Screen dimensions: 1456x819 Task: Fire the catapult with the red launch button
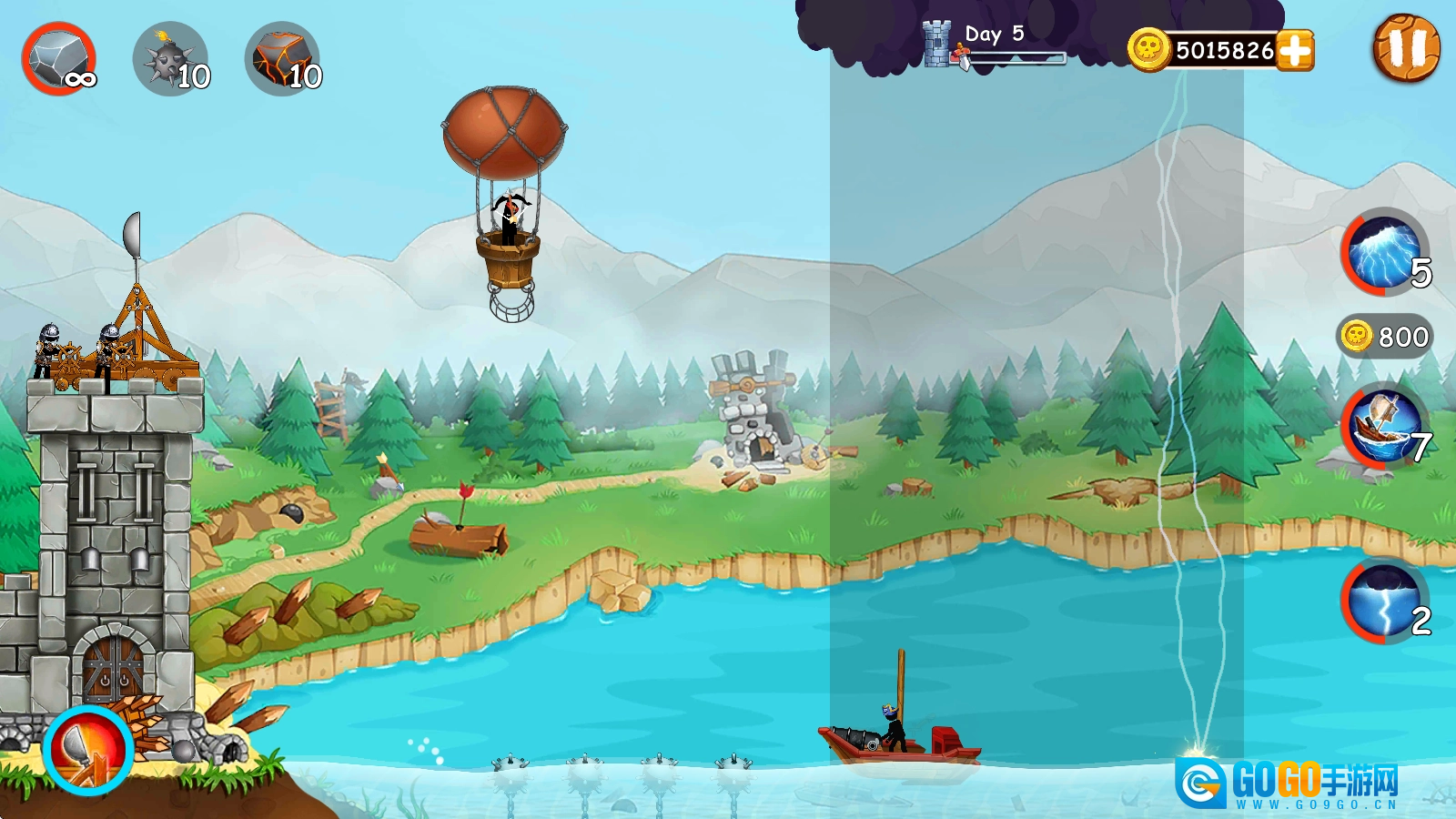tap(88, 750)
